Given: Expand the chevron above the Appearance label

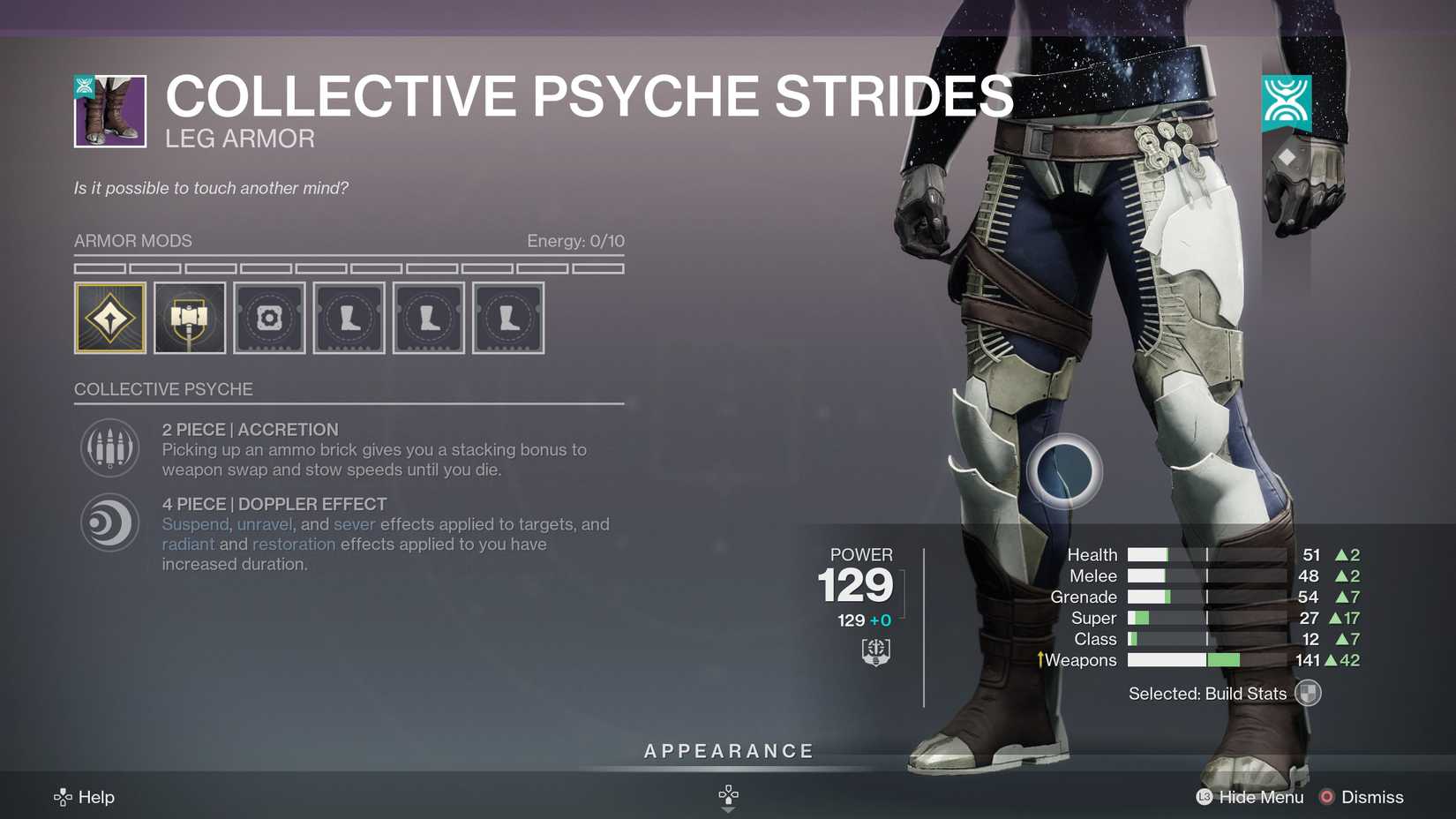Looking at the screenshot, I should pos(728,793).
